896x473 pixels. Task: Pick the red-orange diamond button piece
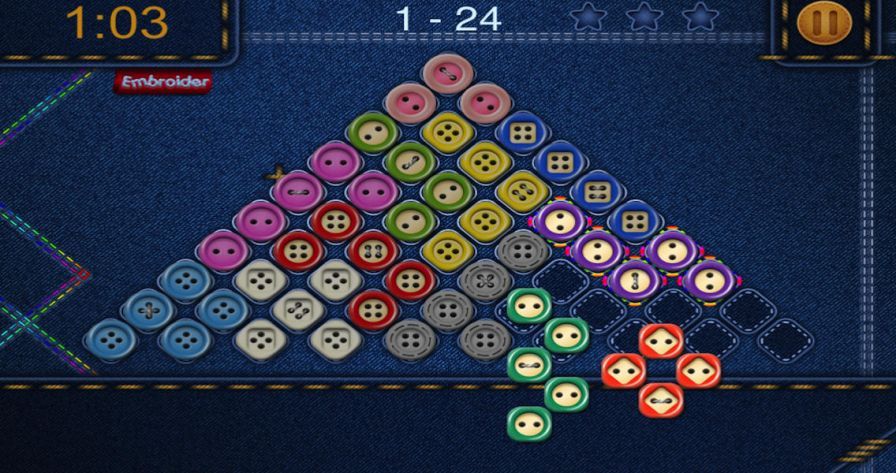point(660,370)
